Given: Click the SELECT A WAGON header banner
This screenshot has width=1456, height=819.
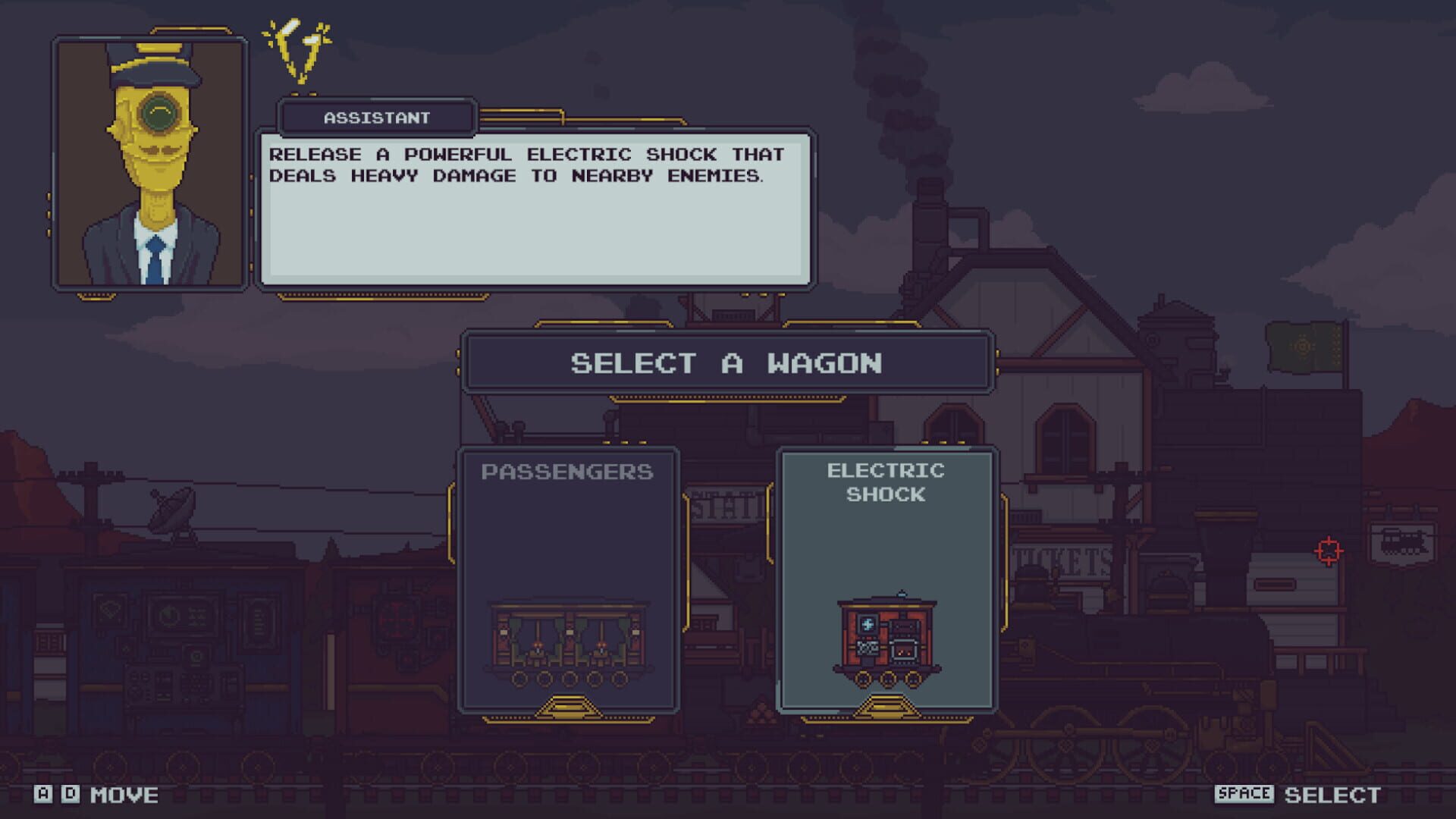Looking at the screenshot, I should click(x=726, y=363).
